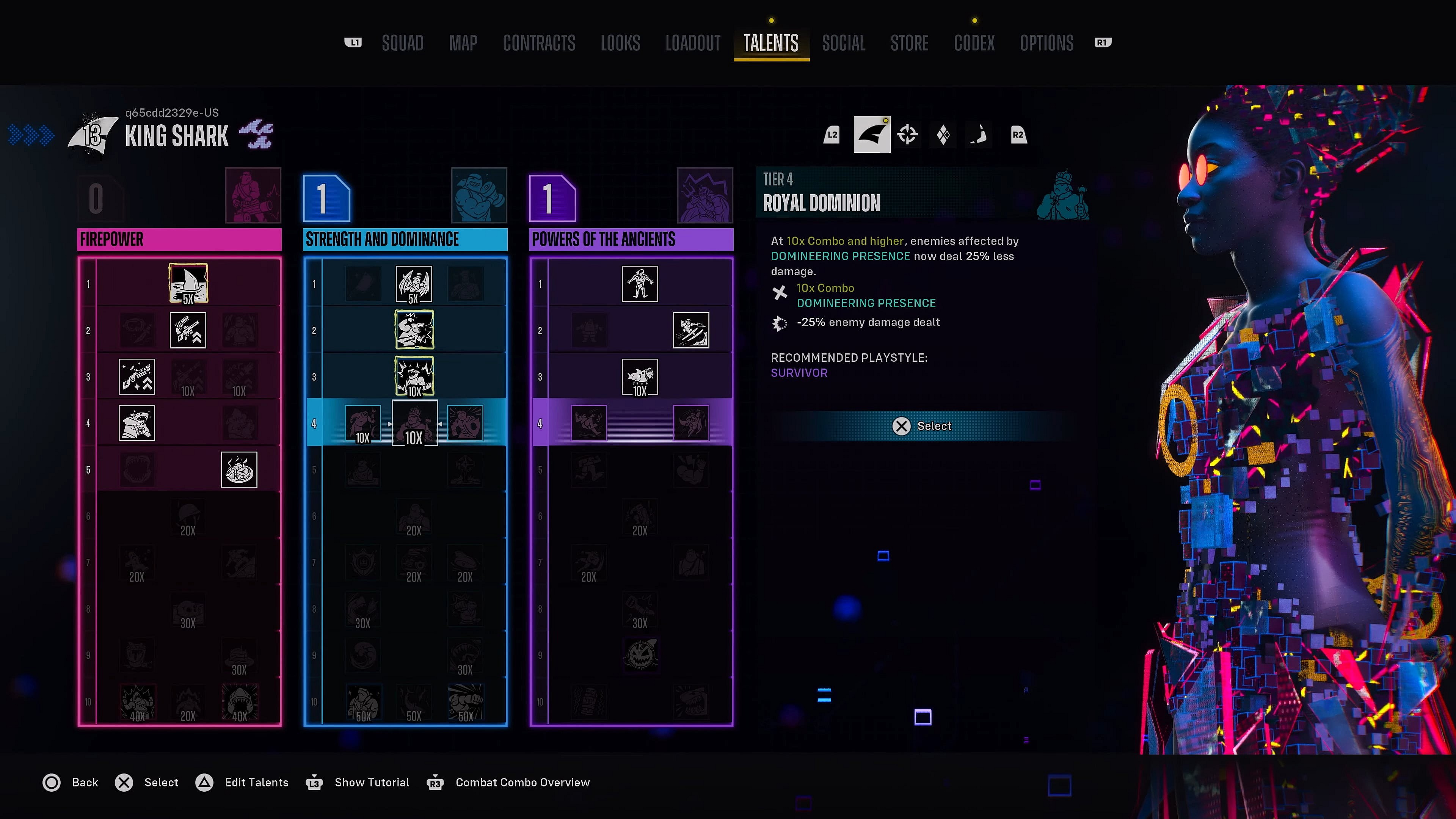The height and width of the screenshot is (819, 1456).
Task: Select the hooded shark talent in Firepower tier 4
Action: click(x=137, y=423)
